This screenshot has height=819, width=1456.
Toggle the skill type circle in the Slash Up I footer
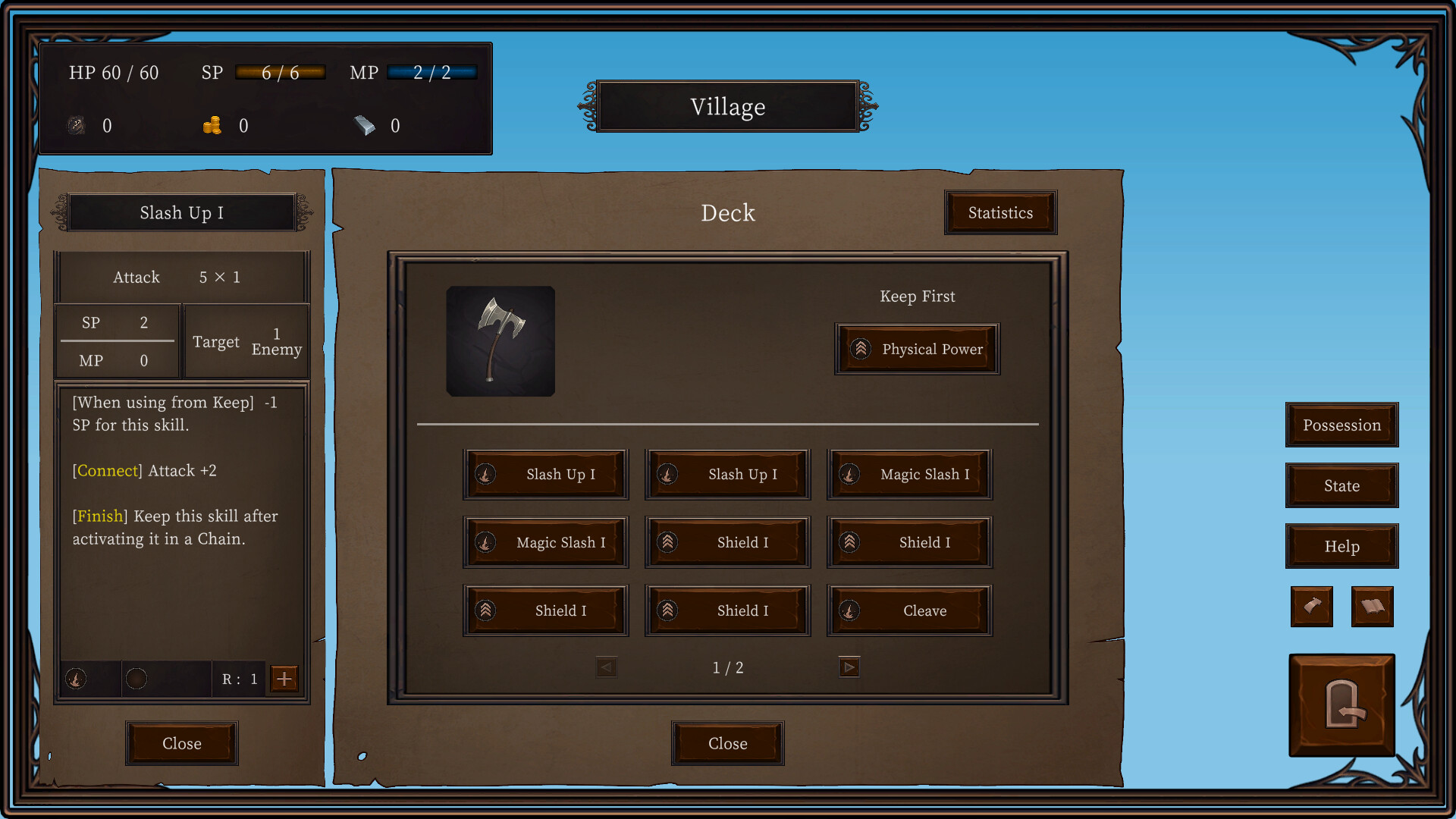click(75, 679)
